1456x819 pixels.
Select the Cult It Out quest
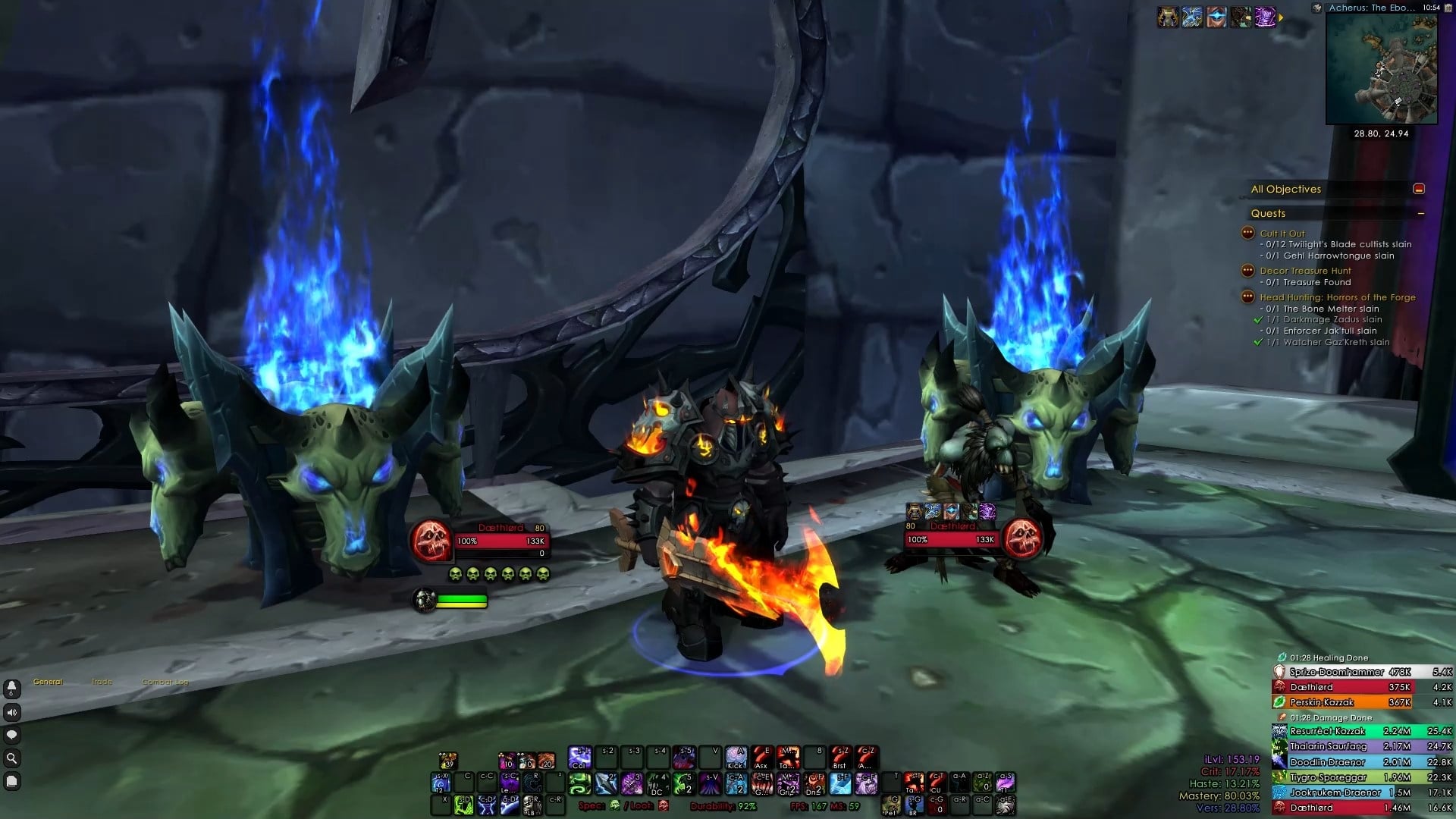pos(1282,234)
